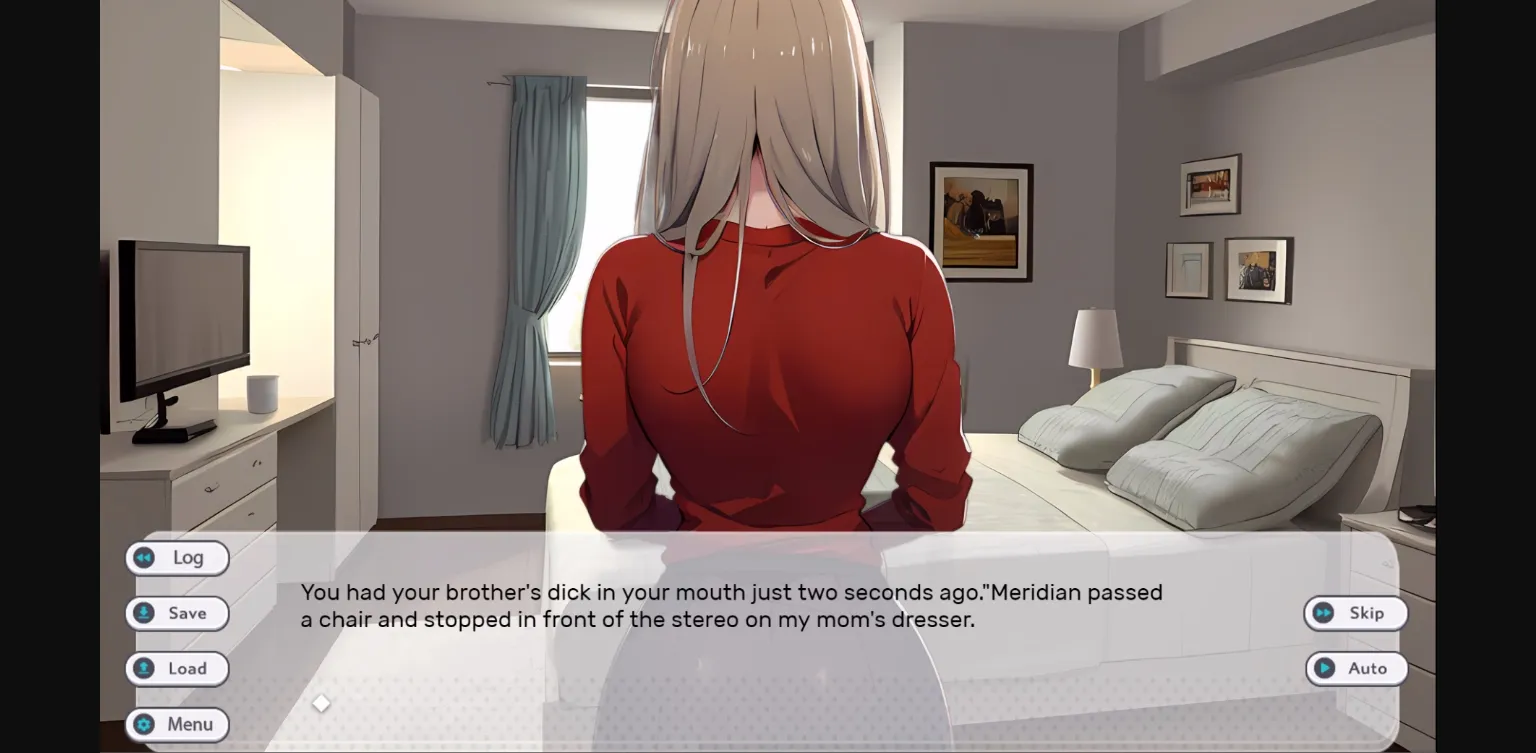The width and height of the screenshot is (1536, 753).
Task: Click the teal circle icon inside the Log pill
Action: (144, 558)
